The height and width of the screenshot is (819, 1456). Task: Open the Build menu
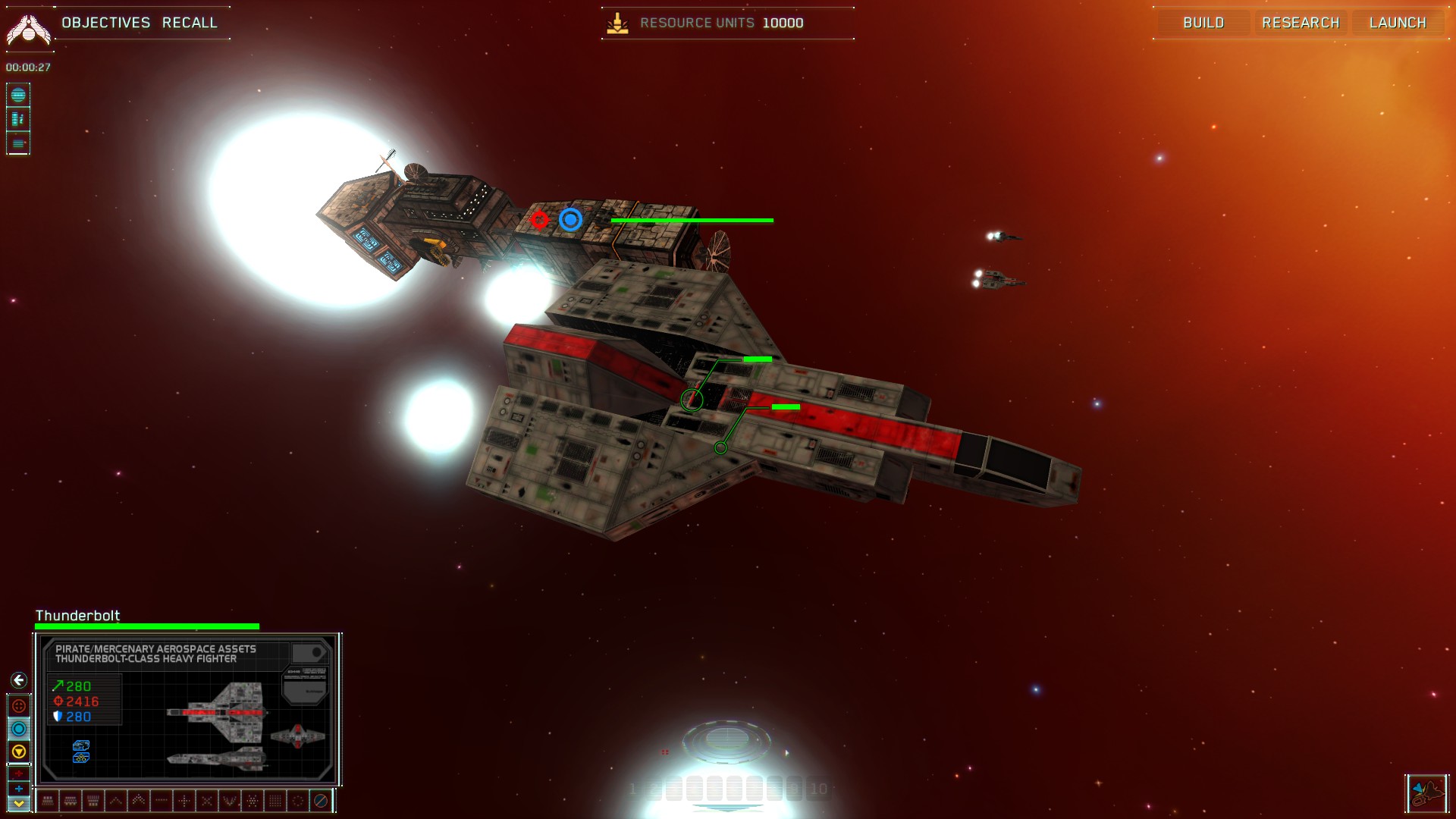pyautogui.click(x=1203, y=23)
